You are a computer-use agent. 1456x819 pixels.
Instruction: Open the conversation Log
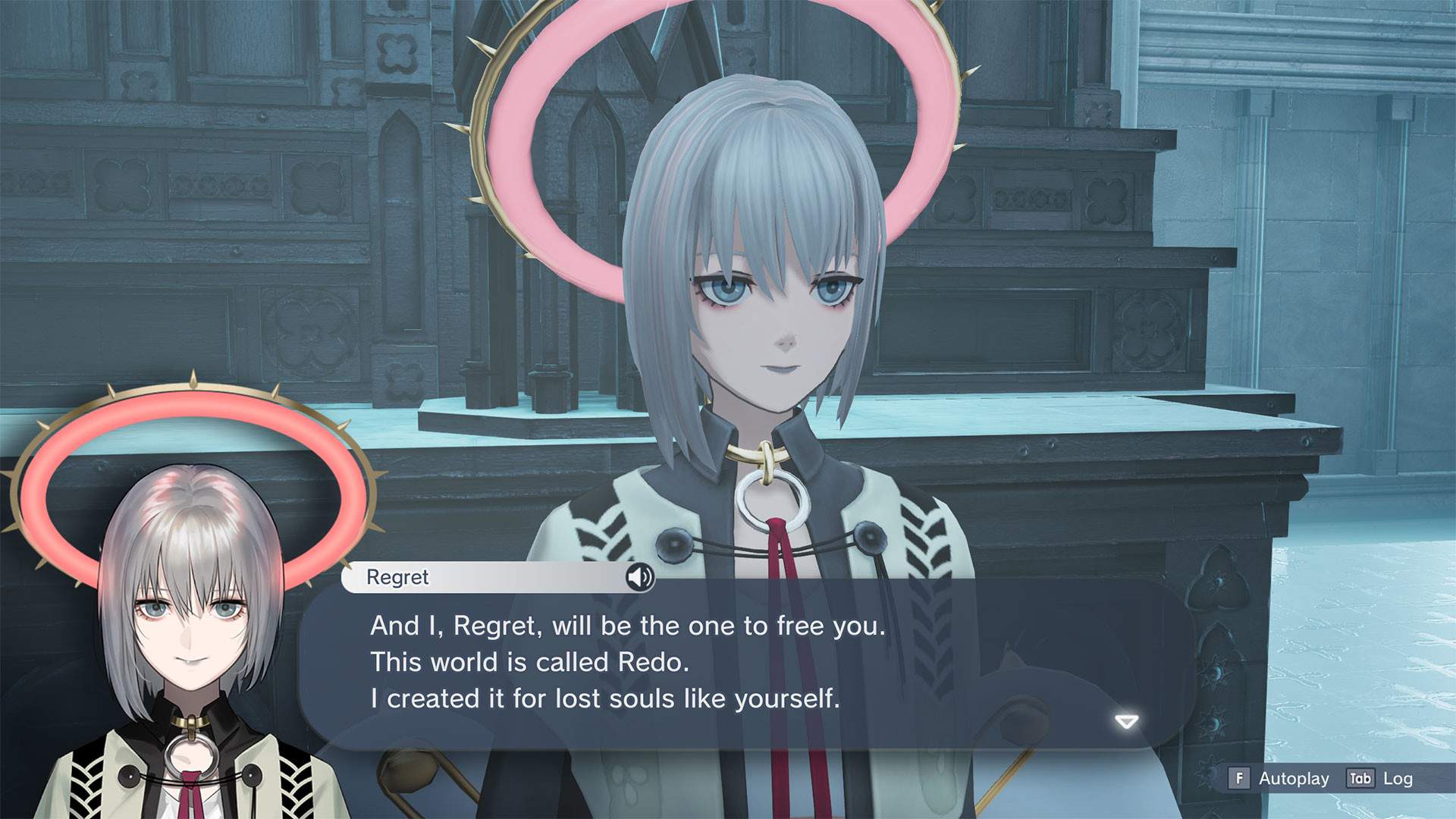pyautogui.click(x=1398, y=779)
